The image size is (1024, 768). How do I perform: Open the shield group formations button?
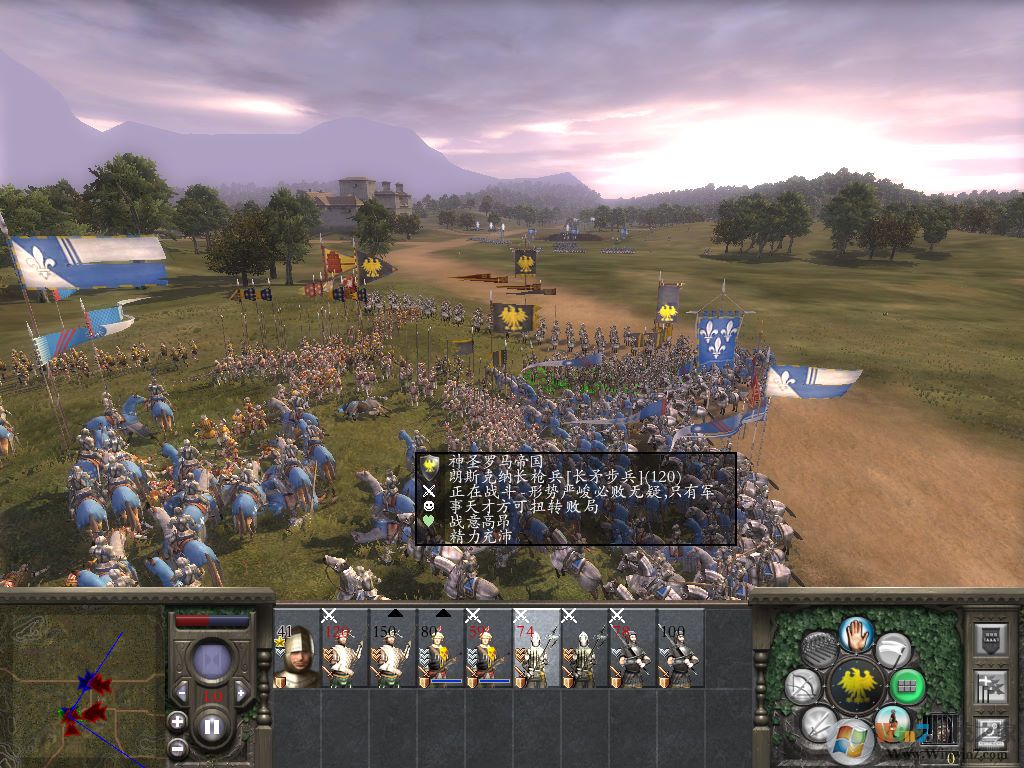click(989, 638)
